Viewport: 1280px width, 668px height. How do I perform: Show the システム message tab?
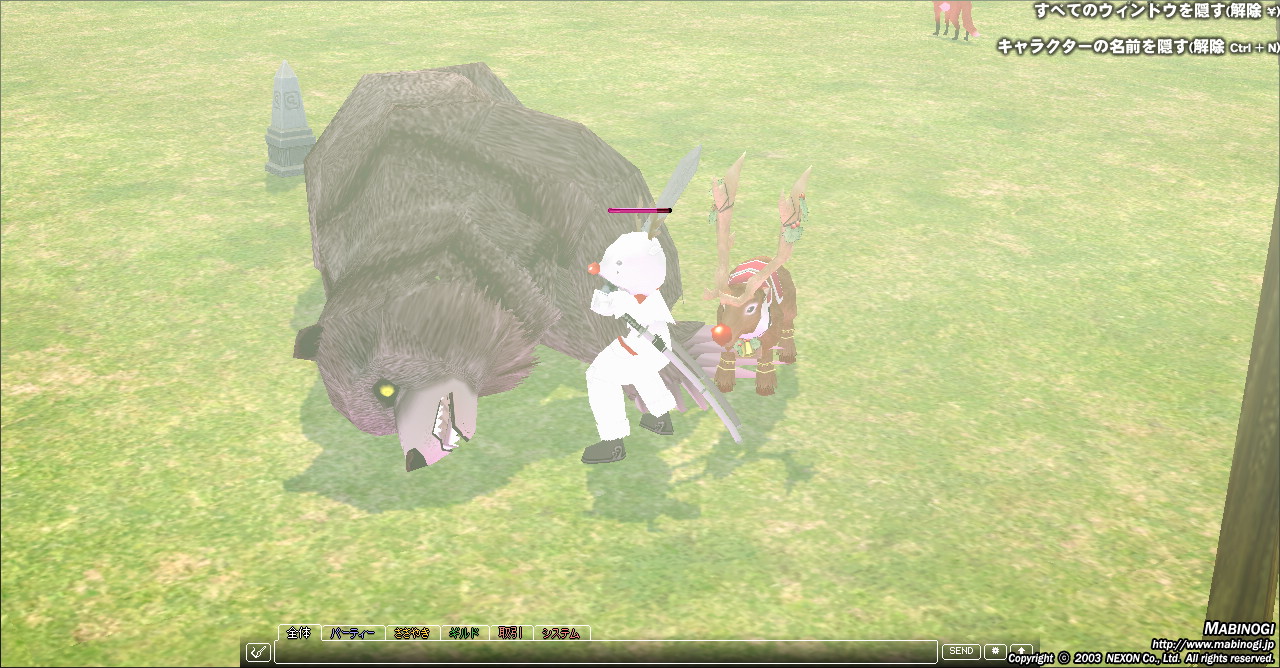pos(561,633)
